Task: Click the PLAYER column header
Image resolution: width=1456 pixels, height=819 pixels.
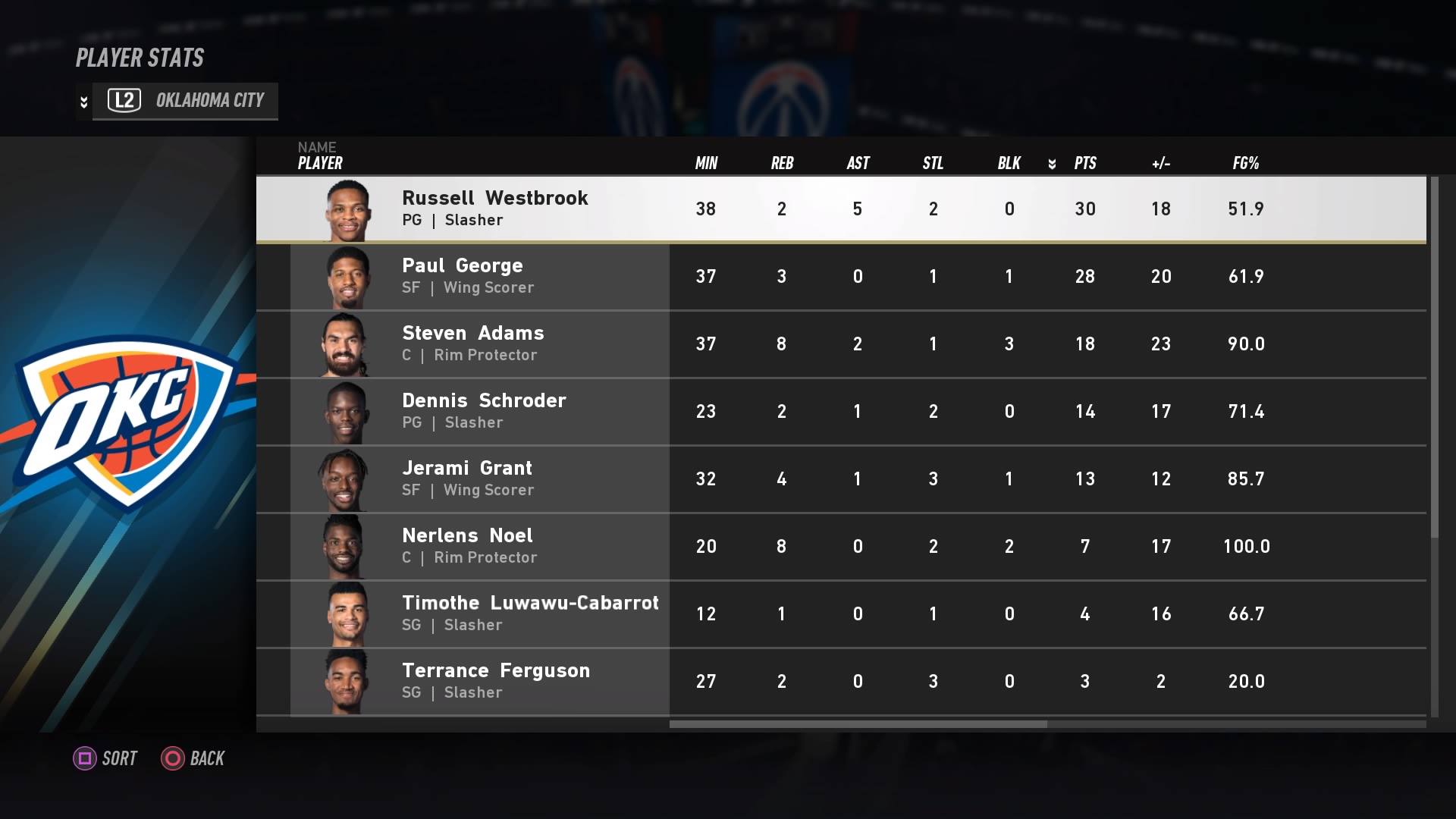Action: 318,162
